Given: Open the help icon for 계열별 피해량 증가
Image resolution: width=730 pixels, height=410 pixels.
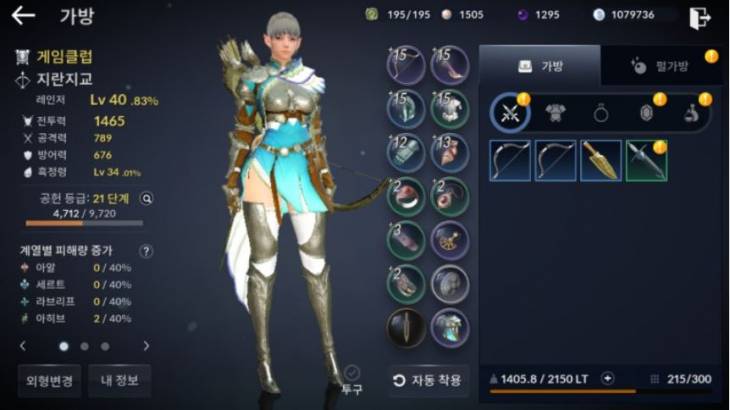Looking at the screenshot, I should coord(146,251).
